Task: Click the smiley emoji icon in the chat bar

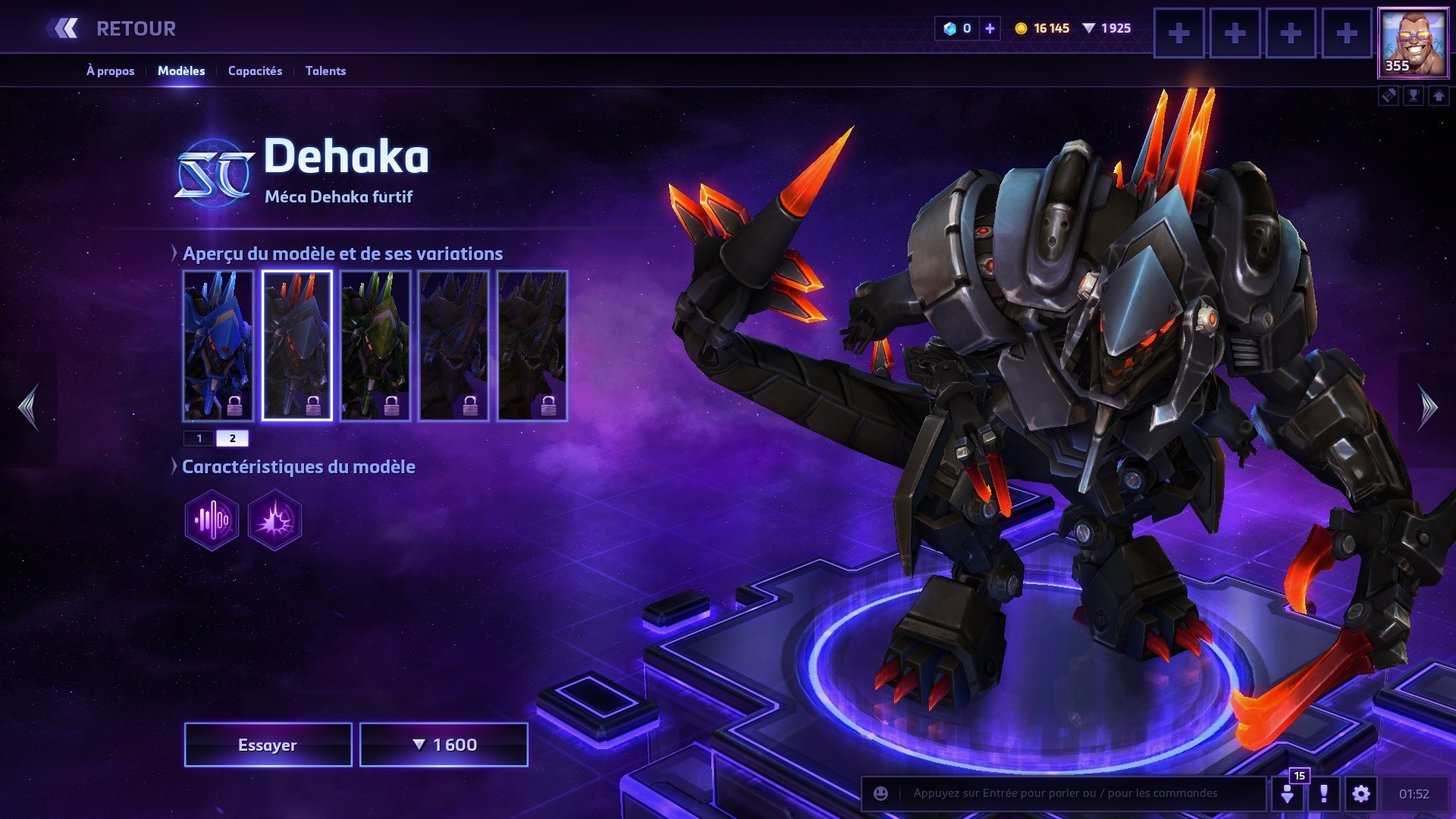Action: coord(880,794)
